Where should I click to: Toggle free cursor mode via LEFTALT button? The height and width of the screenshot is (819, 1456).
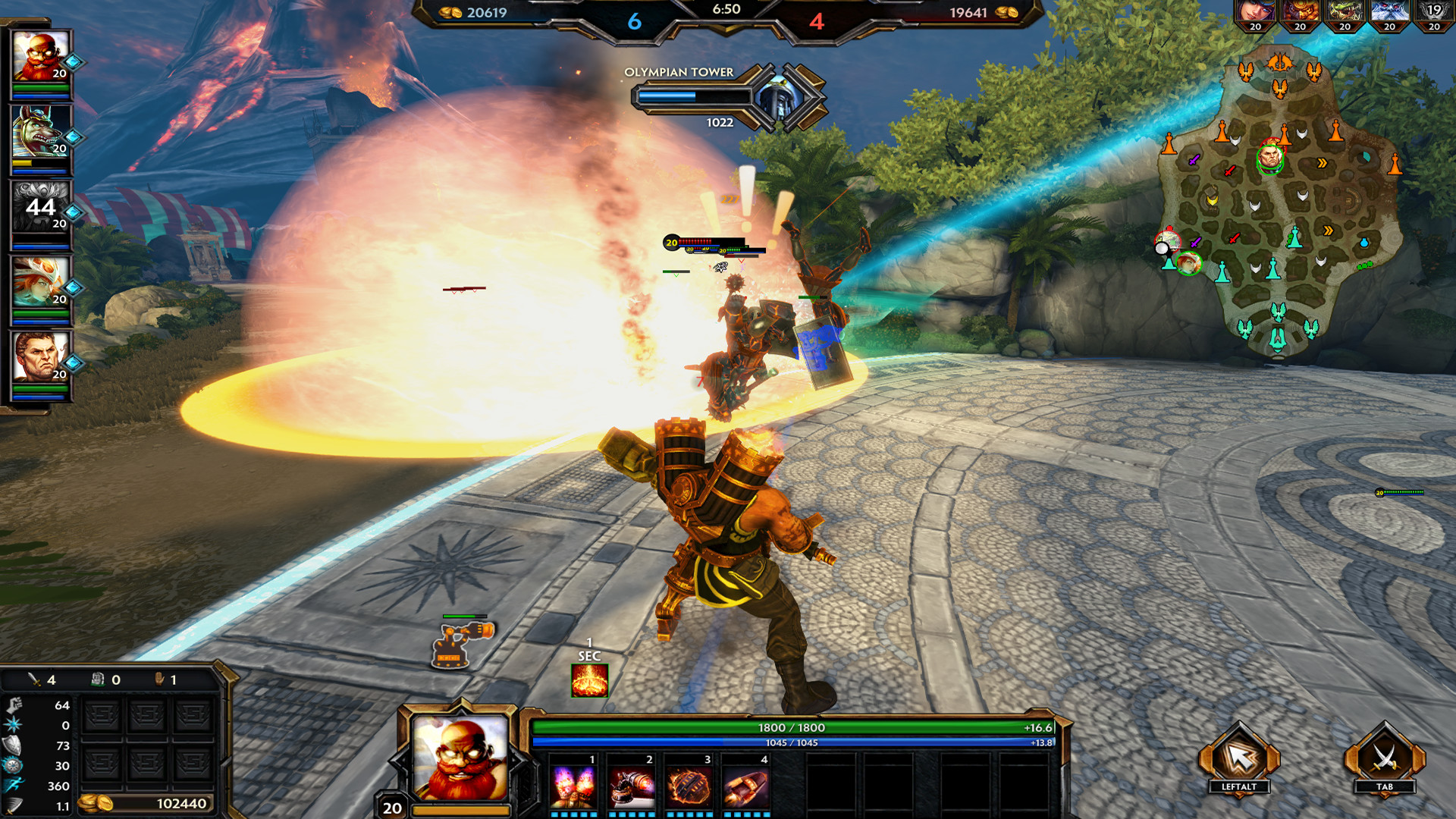coord(1240,758)
